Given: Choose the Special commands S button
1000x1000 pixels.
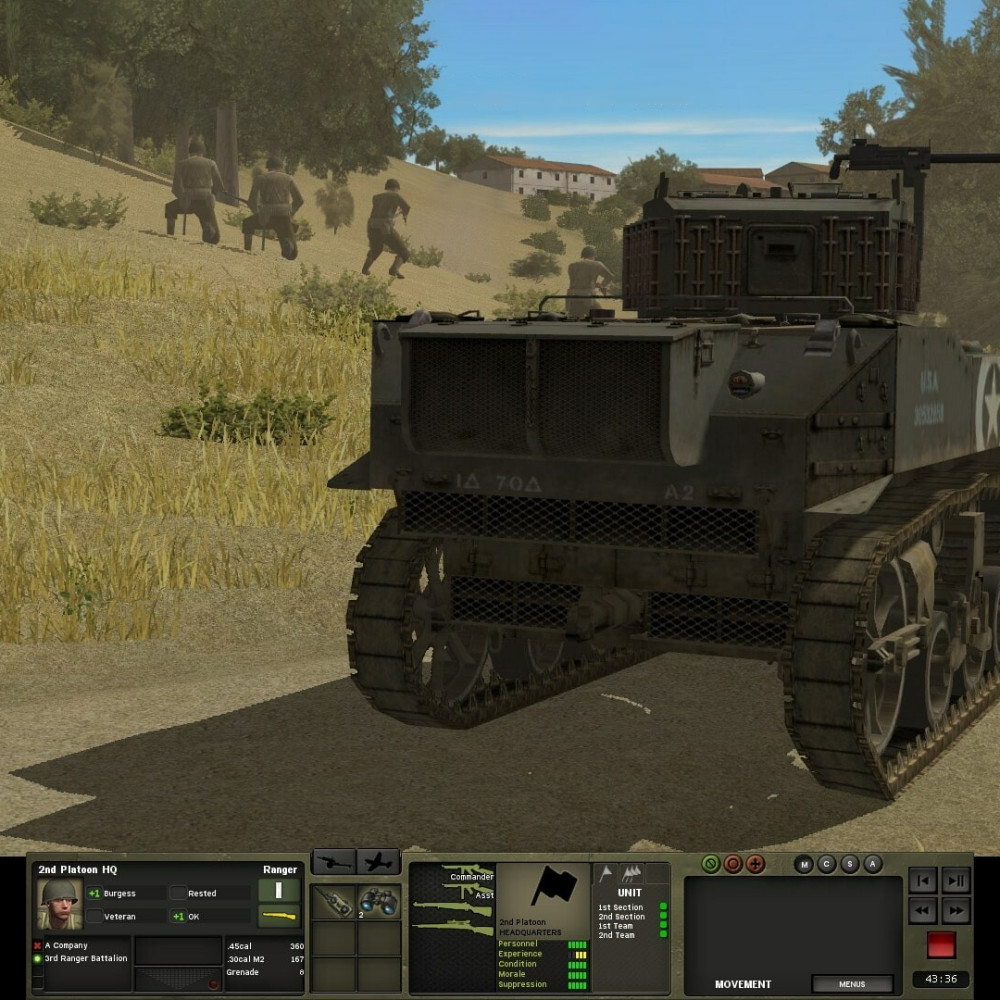Looking at the screenshot, I should [x=850, y=864].
